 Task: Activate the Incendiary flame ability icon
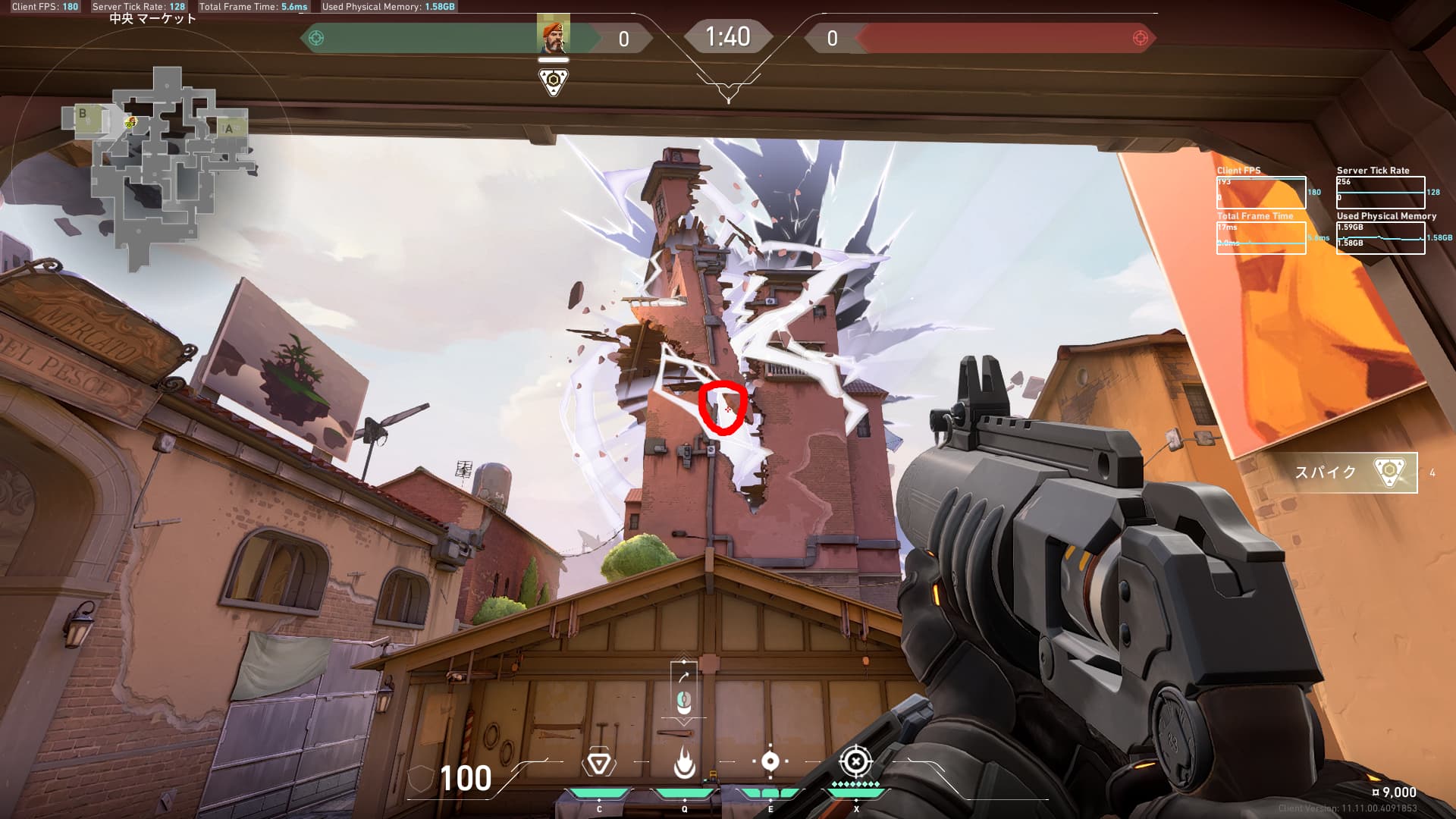coord(684,763)
